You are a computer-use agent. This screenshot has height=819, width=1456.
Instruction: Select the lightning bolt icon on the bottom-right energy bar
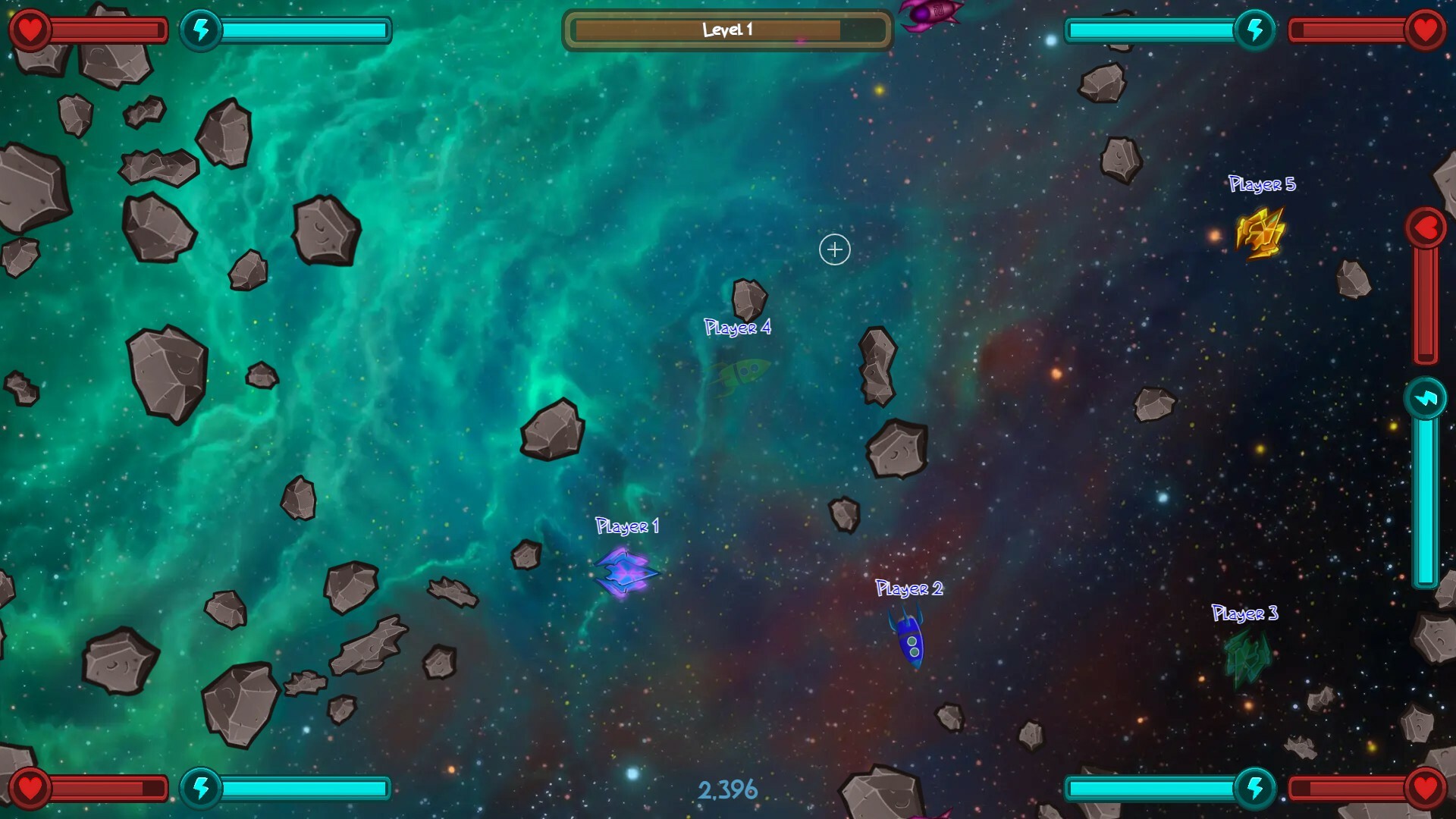click(x=1257, y=787)
